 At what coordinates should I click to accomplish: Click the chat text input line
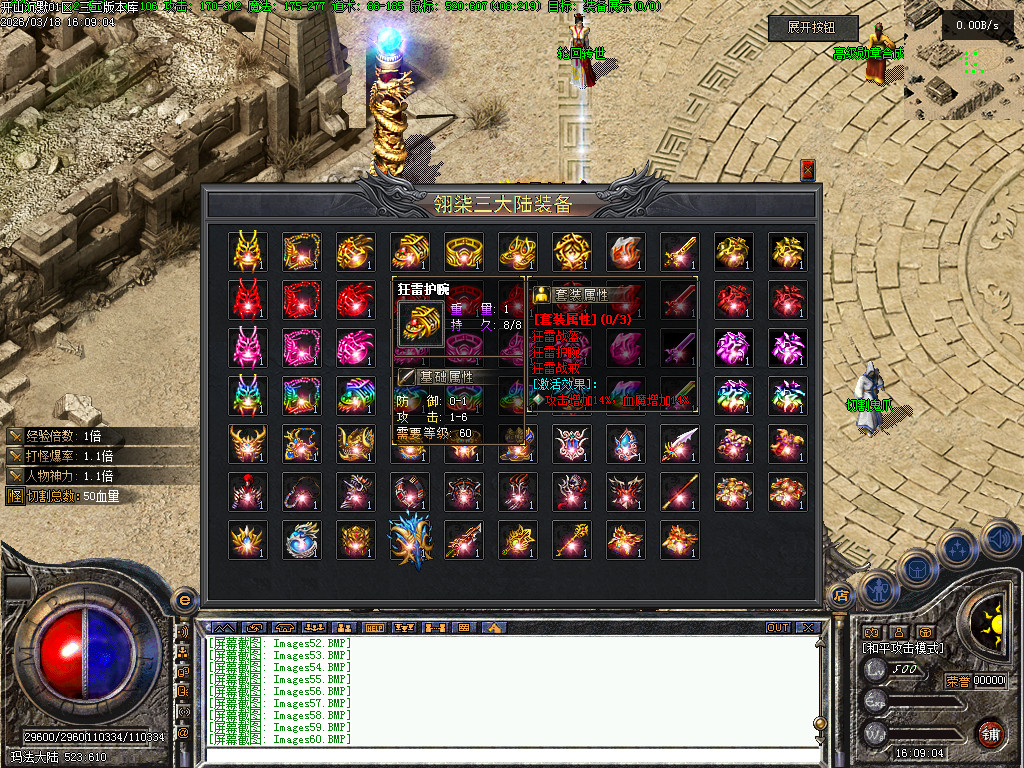click(500, 755)
